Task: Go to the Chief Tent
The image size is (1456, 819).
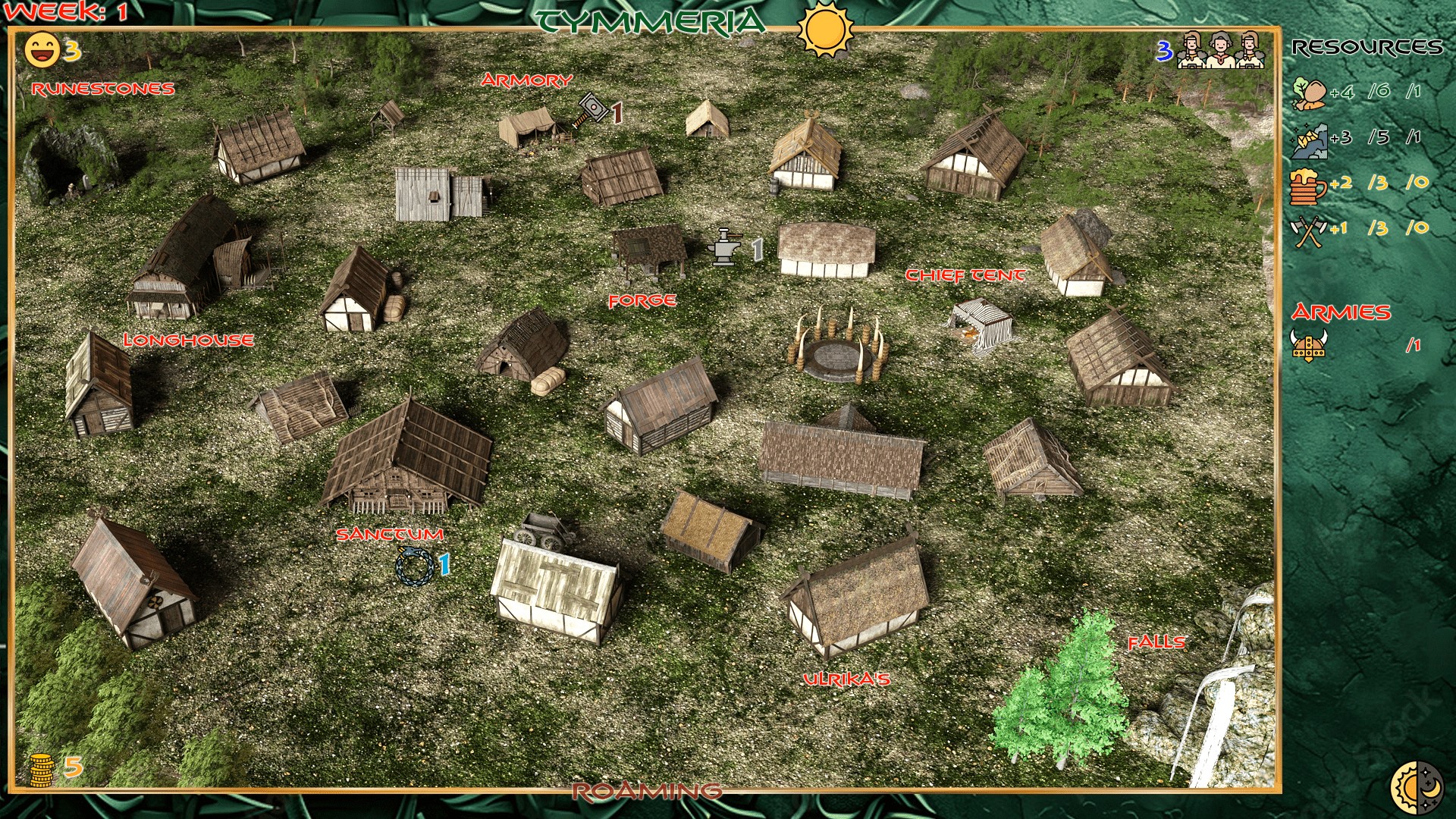Action: (965, 275)
